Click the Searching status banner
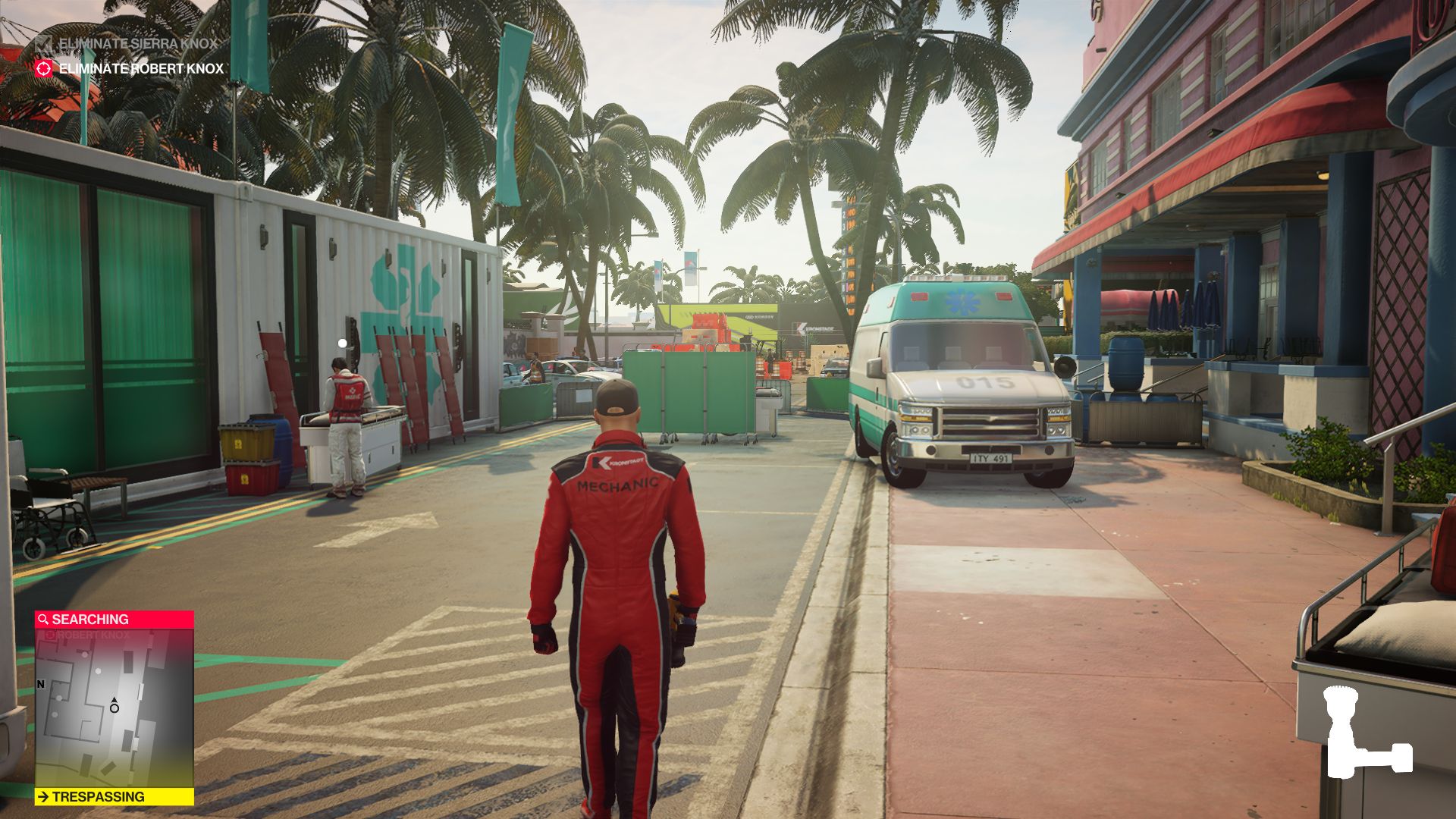The width and height of the screenshot is (1456, 819). pos(114,620)
